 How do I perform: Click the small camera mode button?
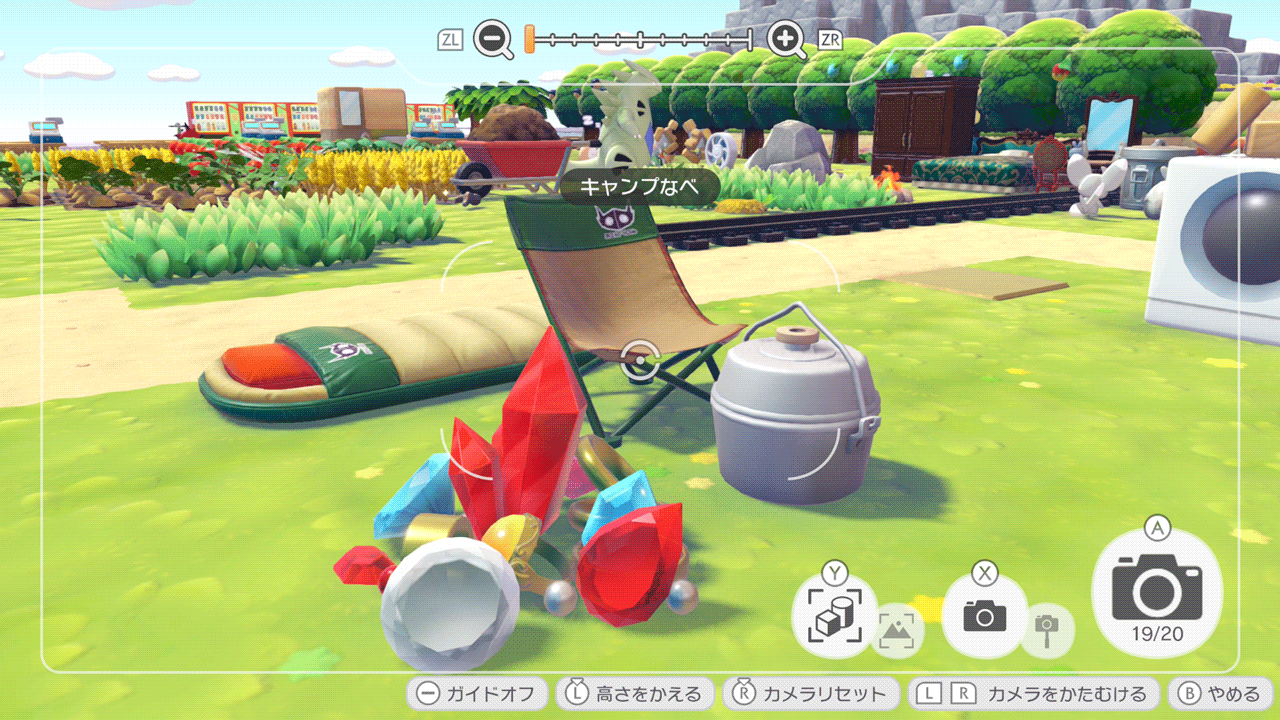tap(985, 615)
